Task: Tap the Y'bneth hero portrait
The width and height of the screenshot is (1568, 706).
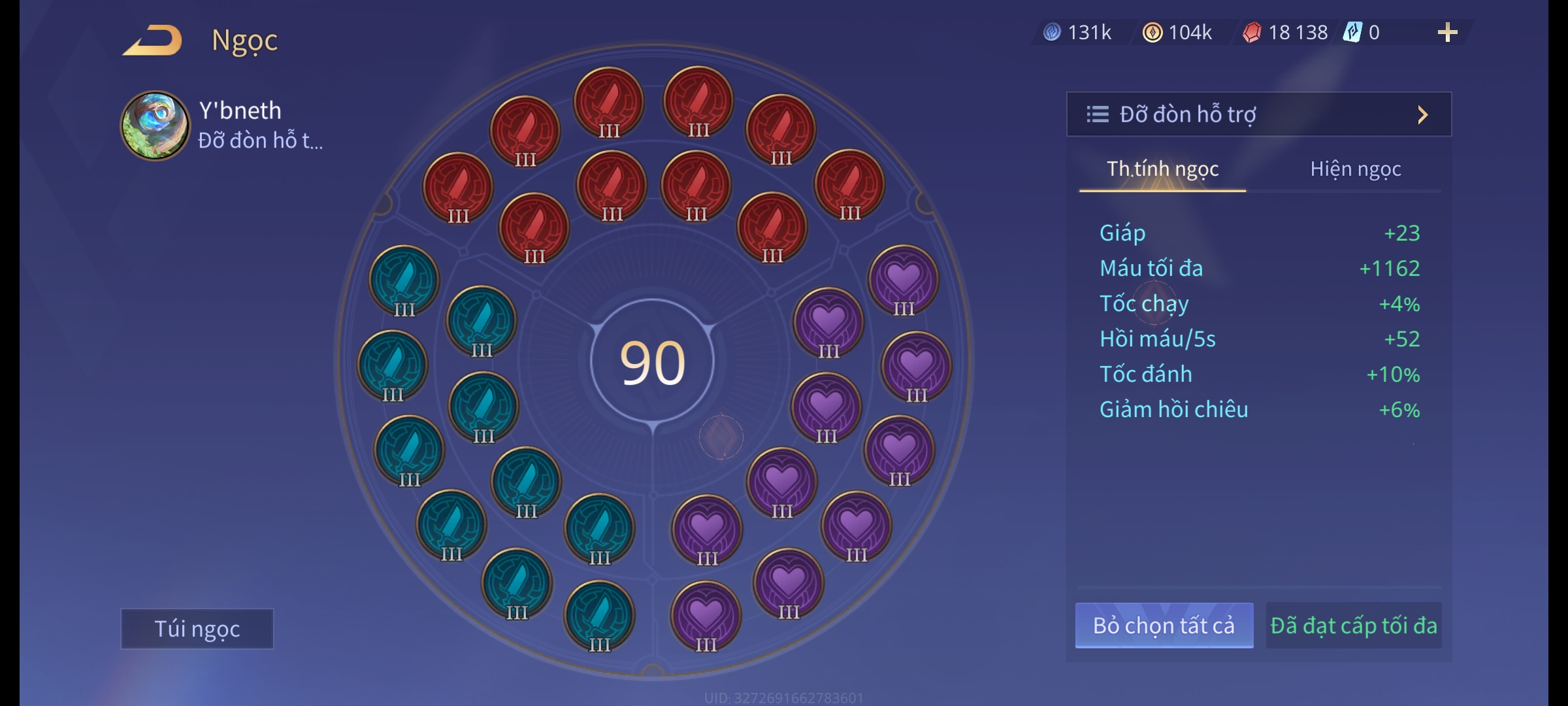Action: click(155, 126)
